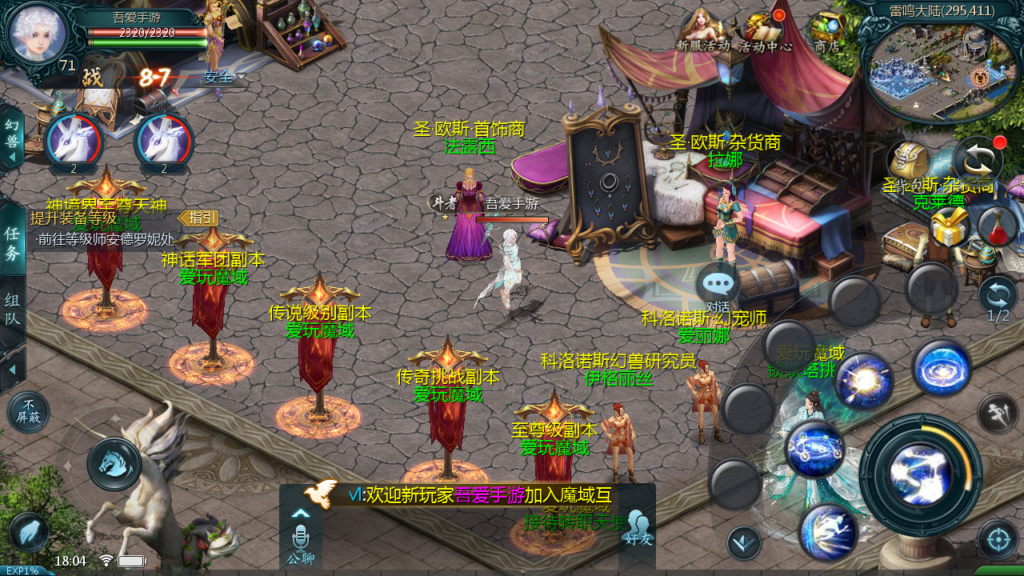Open the 活动中心 activity center
The width and height of the screenshot is (1024, 576).
pos(766,30)
